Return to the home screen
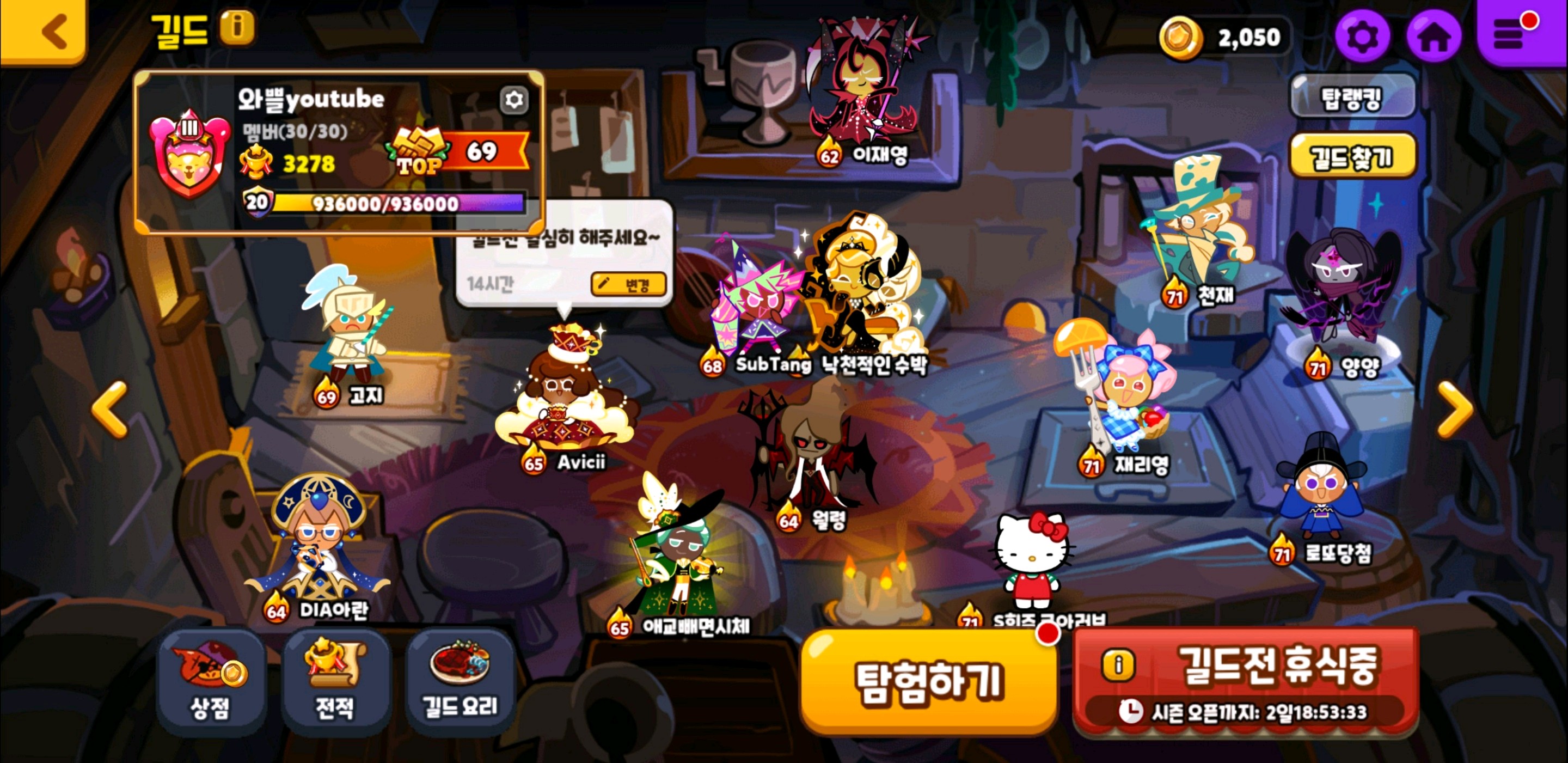 pos(1434,36)
